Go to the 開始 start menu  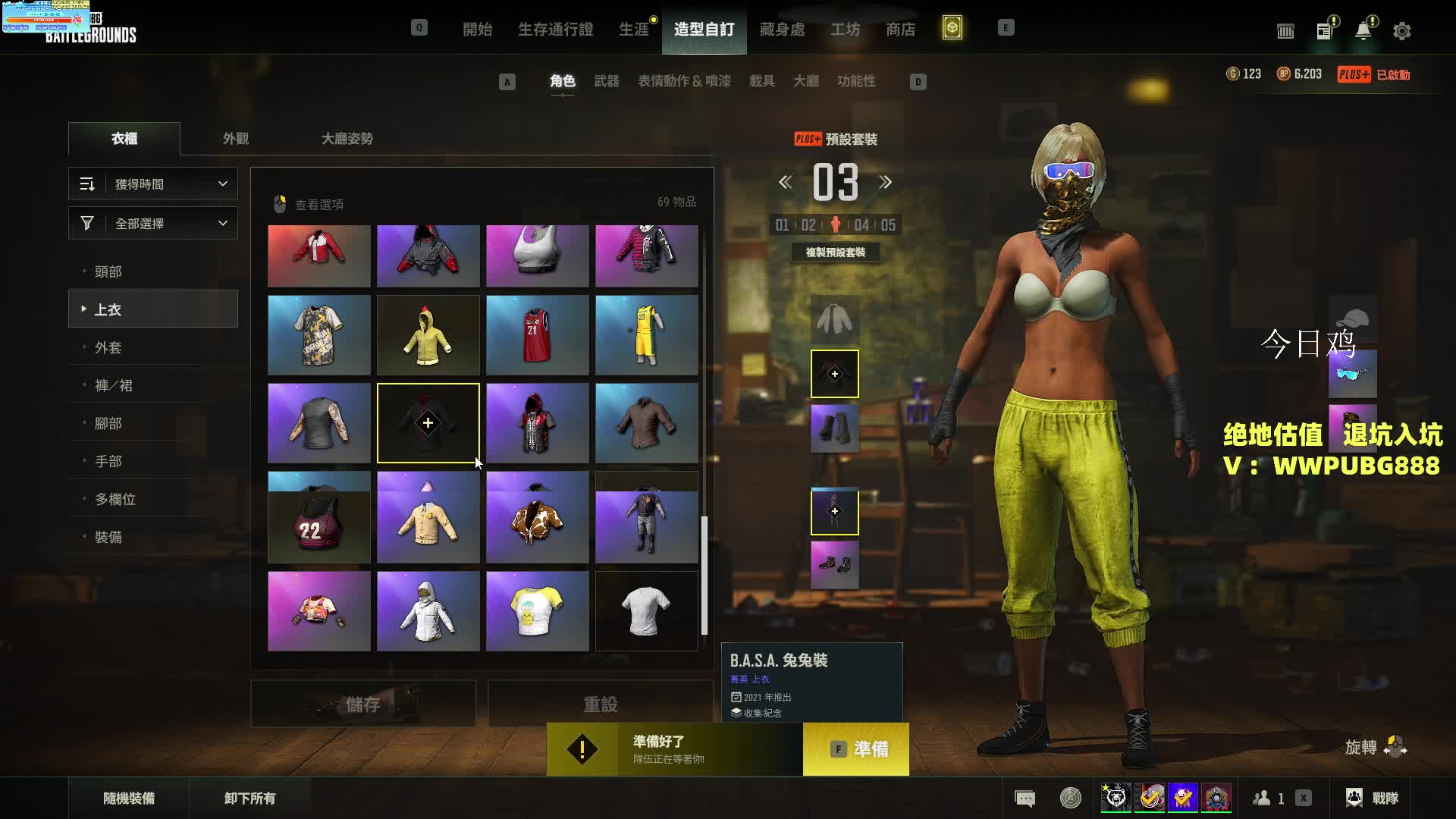(x=477, y=30)
